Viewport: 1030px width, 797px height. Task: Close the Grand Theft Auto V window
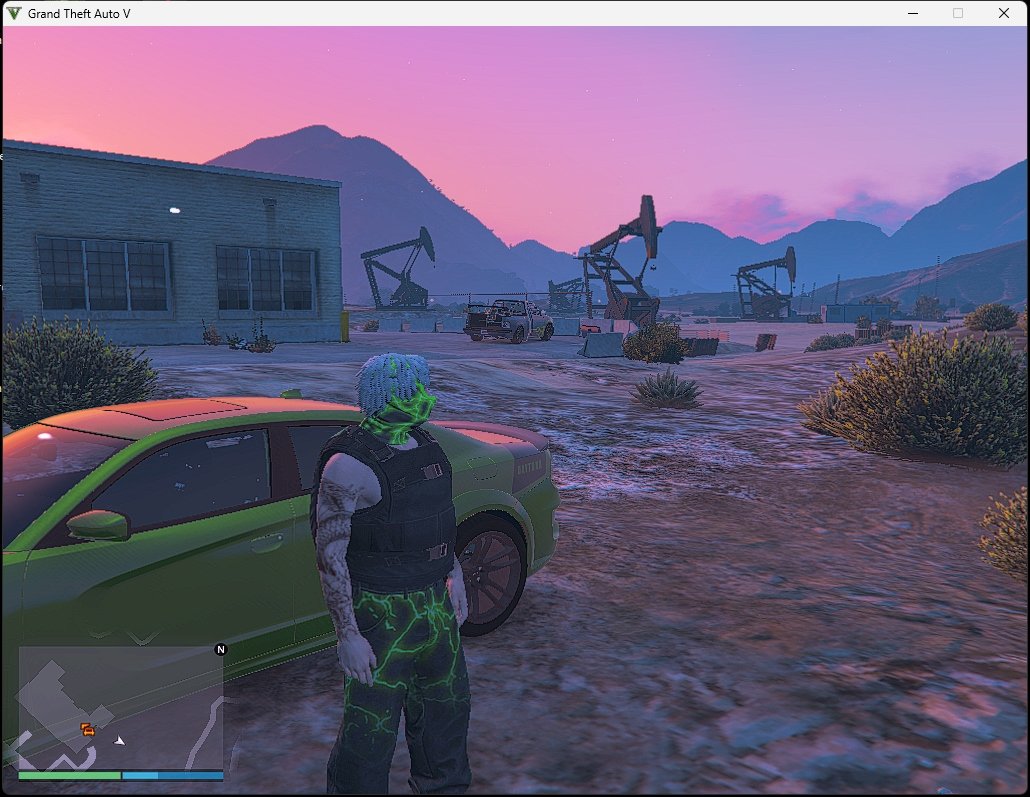1003,13
